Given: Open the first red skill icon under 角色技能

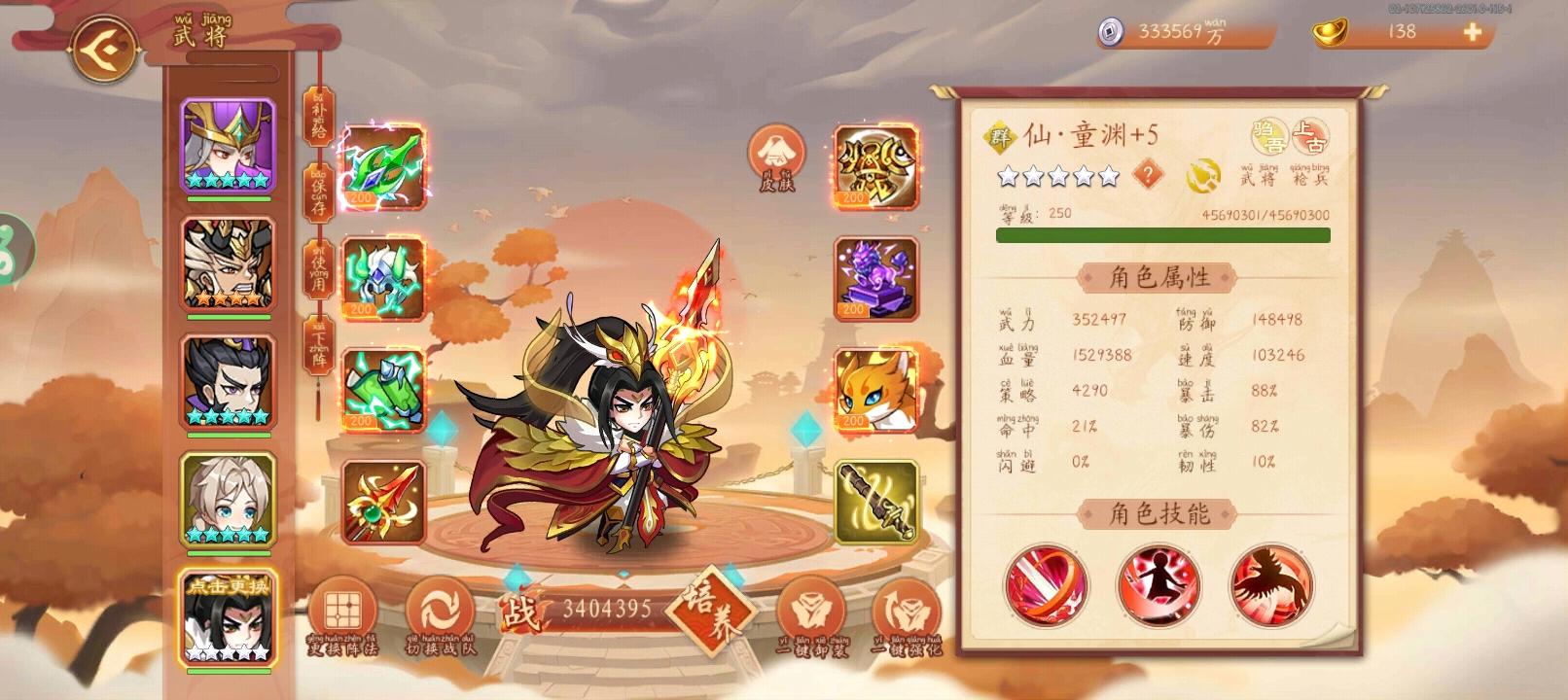Looking at the screenshot, I should pyautogui.click(x=1046, y=585).
